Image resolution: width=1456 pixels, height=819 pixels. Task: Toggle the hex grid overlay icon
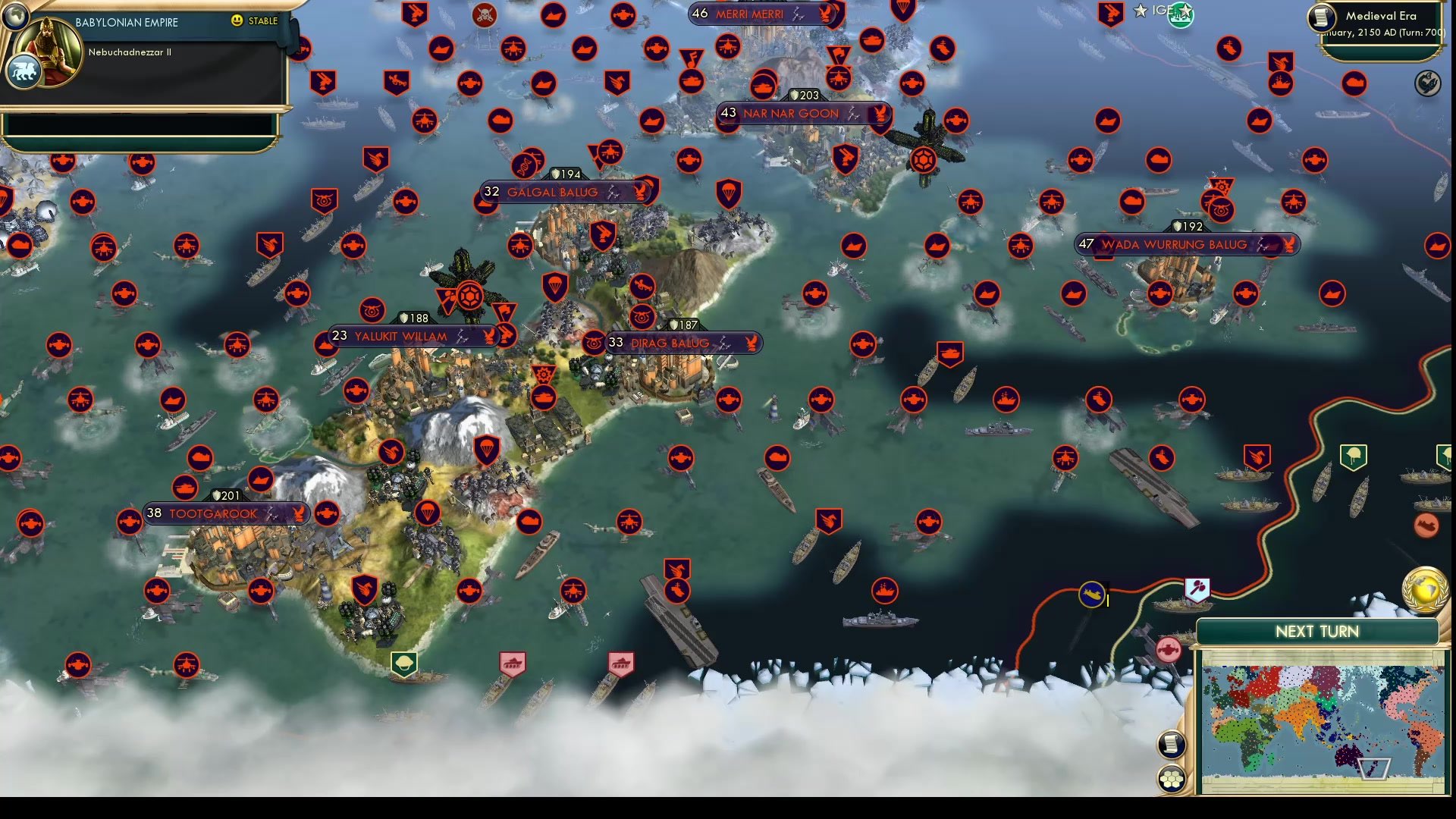[x=1172, y=777]
